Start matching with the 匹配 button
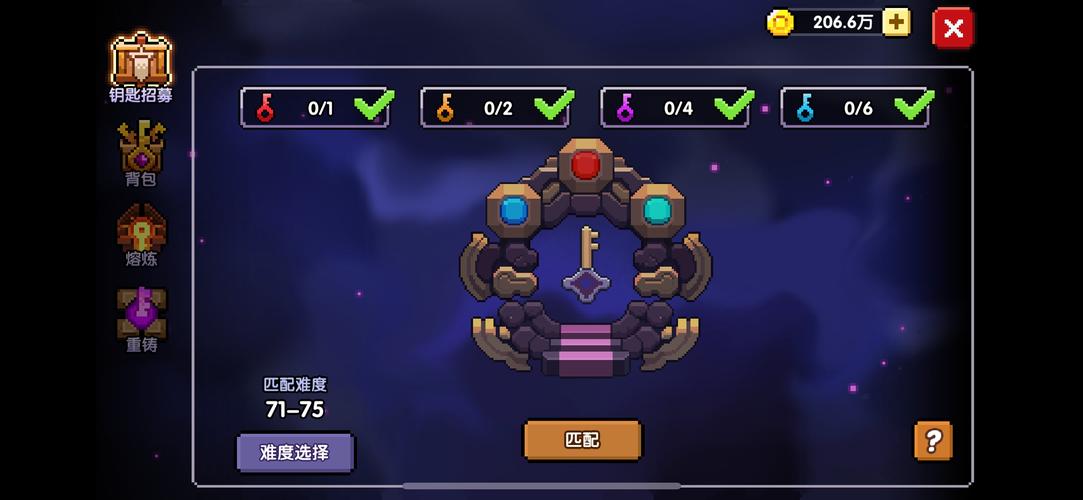The width and height of the screenshot is (1083, 500). pos(582,440)
